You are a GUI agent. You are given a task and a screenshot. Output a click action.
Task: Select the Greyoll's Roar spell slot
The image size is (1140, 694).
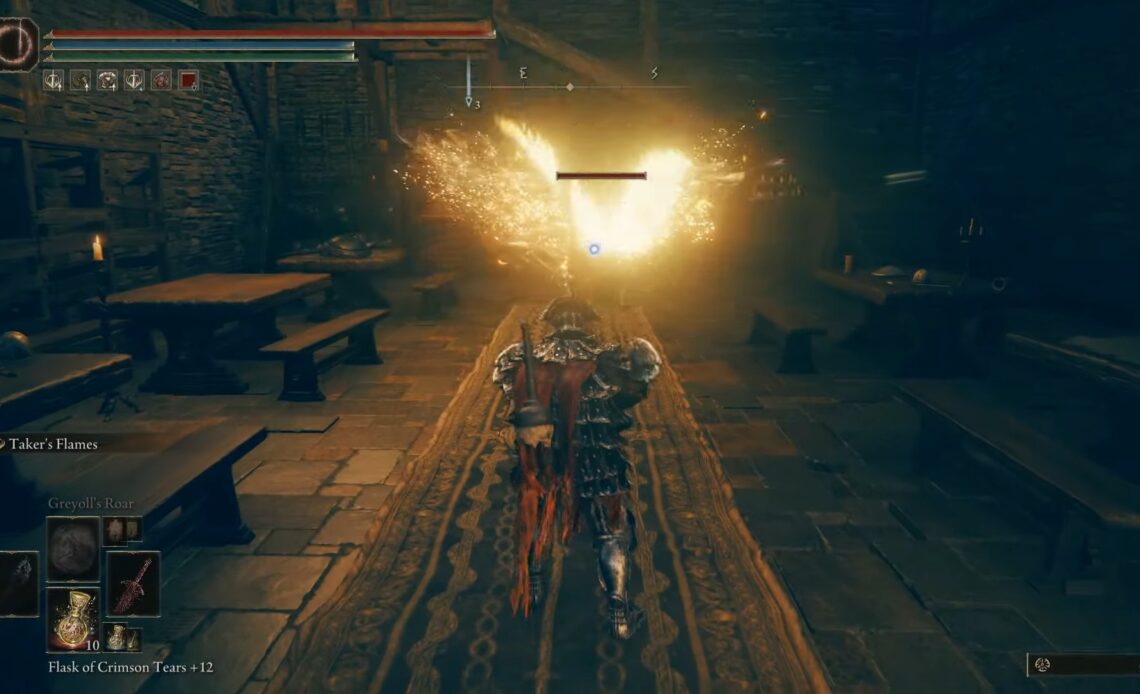73,550
